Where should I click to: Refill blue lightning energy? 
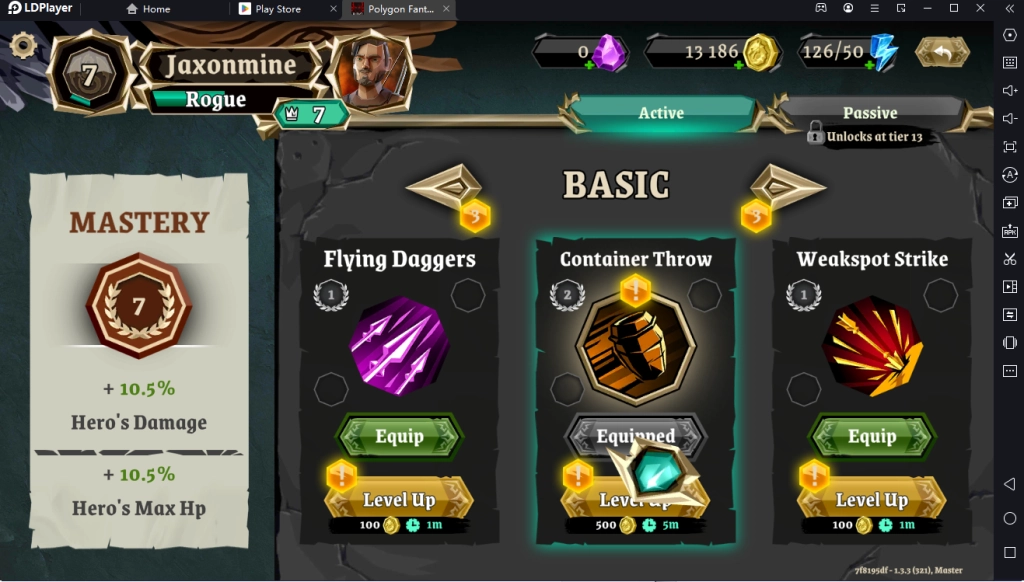(x=868, y=65)
